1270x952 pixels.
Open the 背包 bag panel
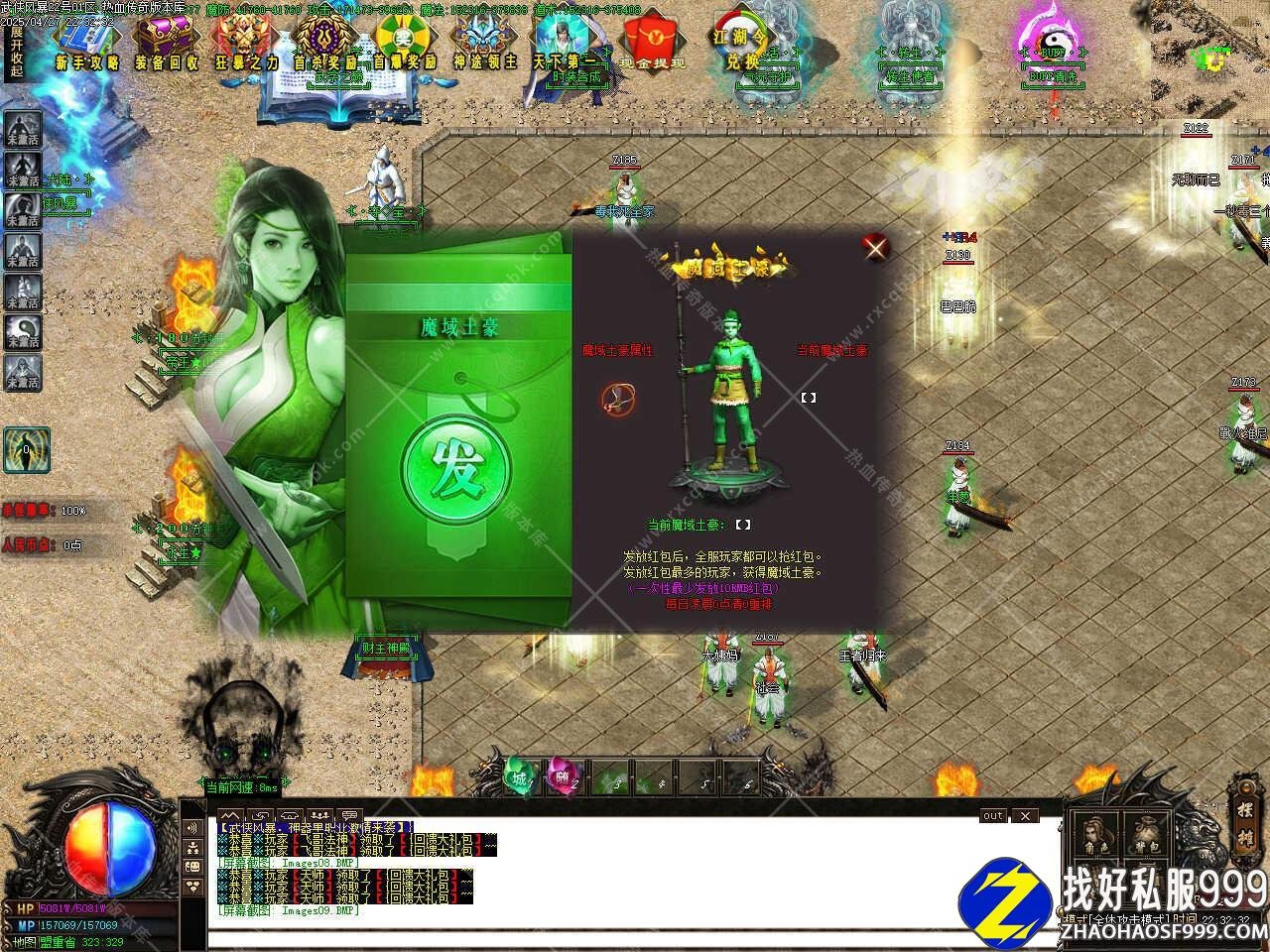coord(1148,837)
